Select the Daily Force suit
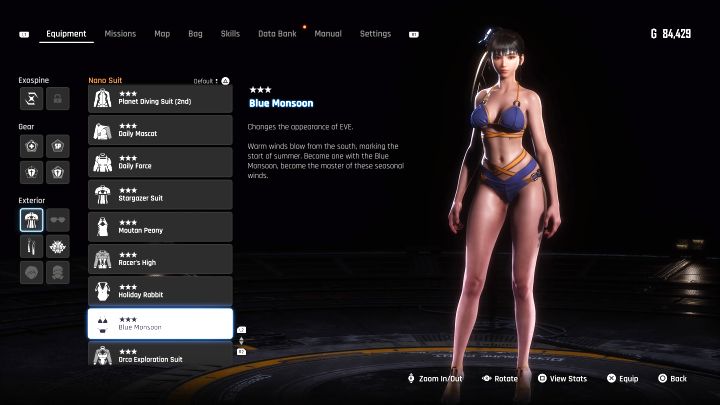Image resolution: width=720 pixels, height=405 pixels. coord(160,162)
